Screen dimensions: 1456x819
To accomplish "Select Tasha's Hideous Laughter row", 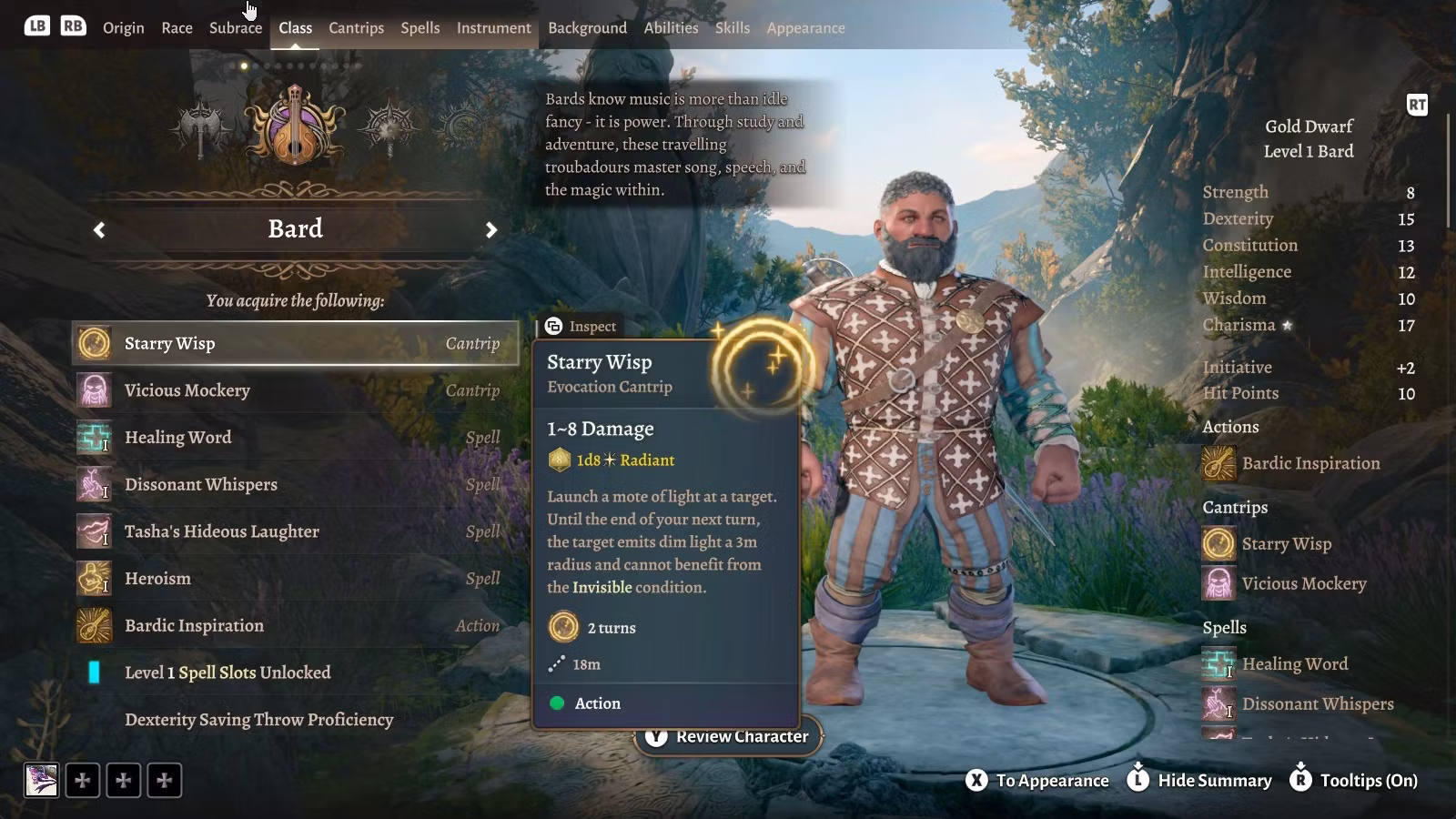I will (295, 531).
